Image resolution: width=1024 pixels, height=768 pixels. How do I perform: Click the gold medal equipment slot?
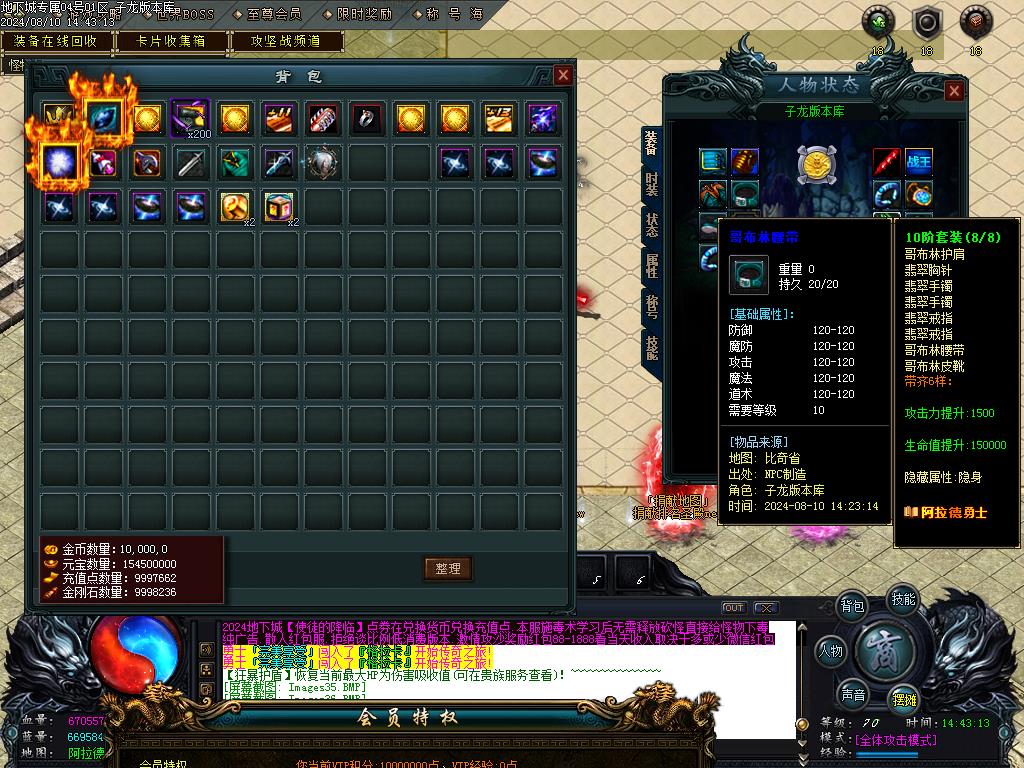coord(815,163)
